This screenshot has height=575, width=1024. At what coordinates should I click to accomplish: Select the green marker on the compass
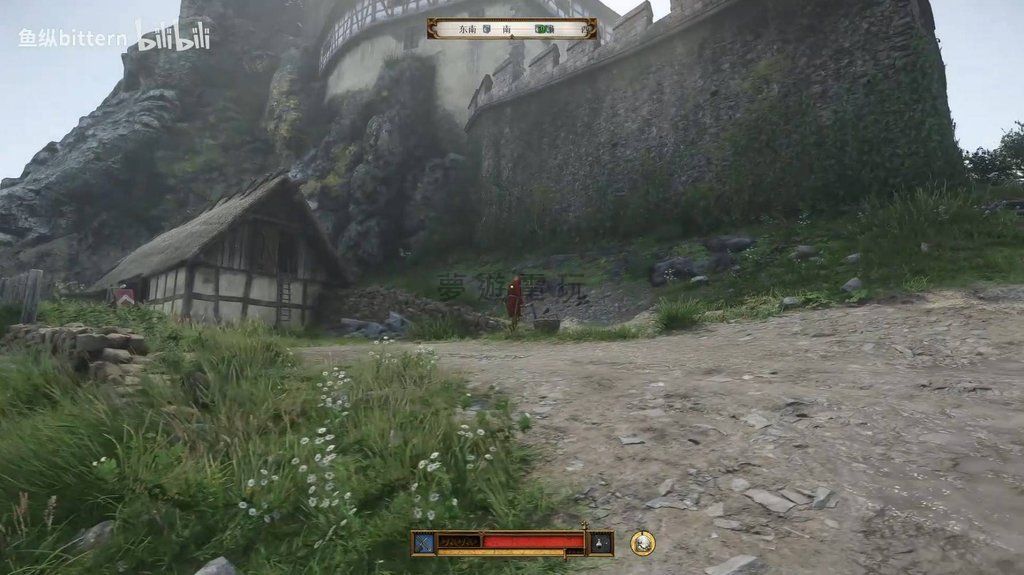coord(544,30)
